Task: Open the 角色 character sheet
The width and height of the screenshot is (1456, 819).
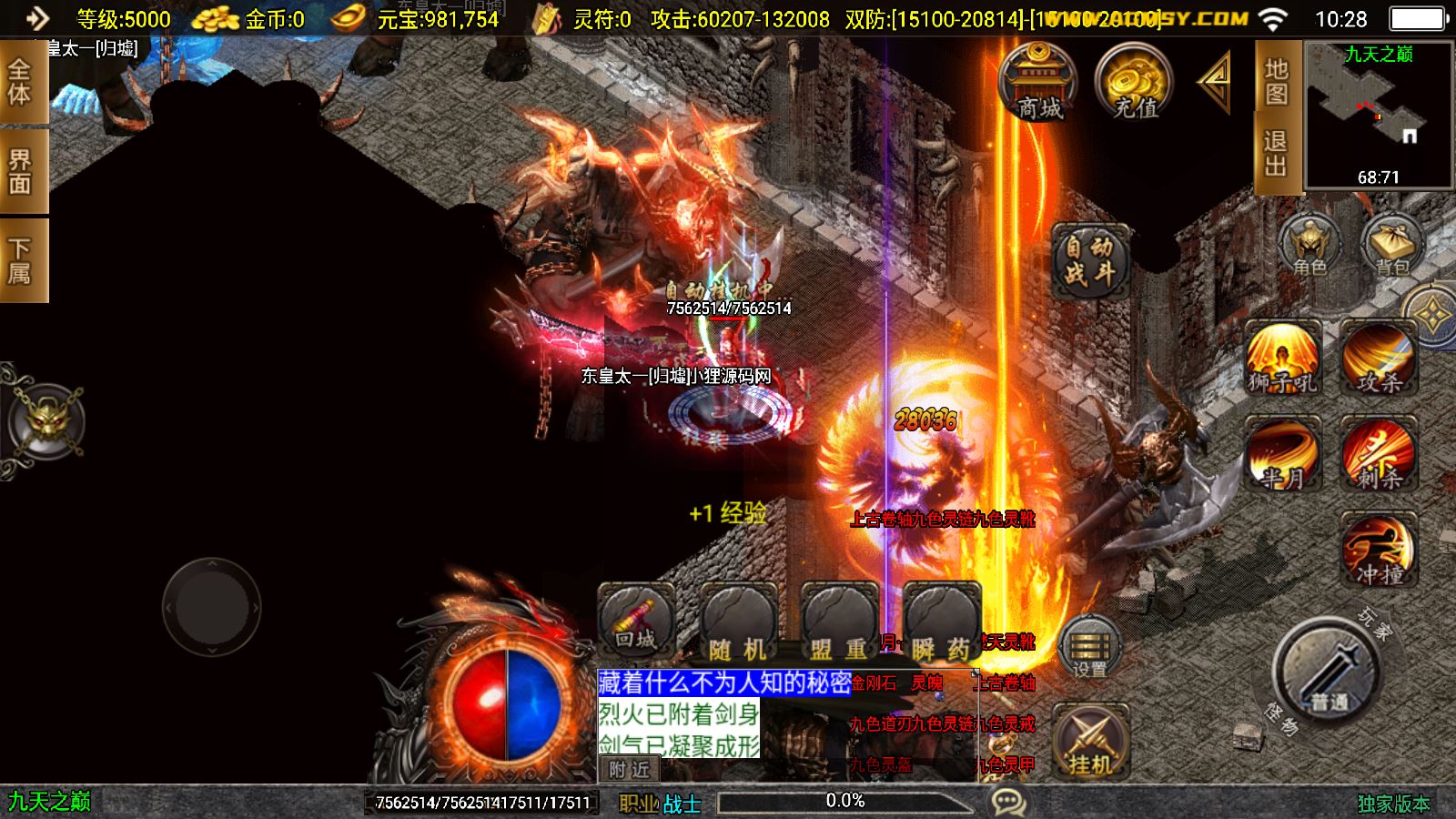Action: (x=1309, y=246)
